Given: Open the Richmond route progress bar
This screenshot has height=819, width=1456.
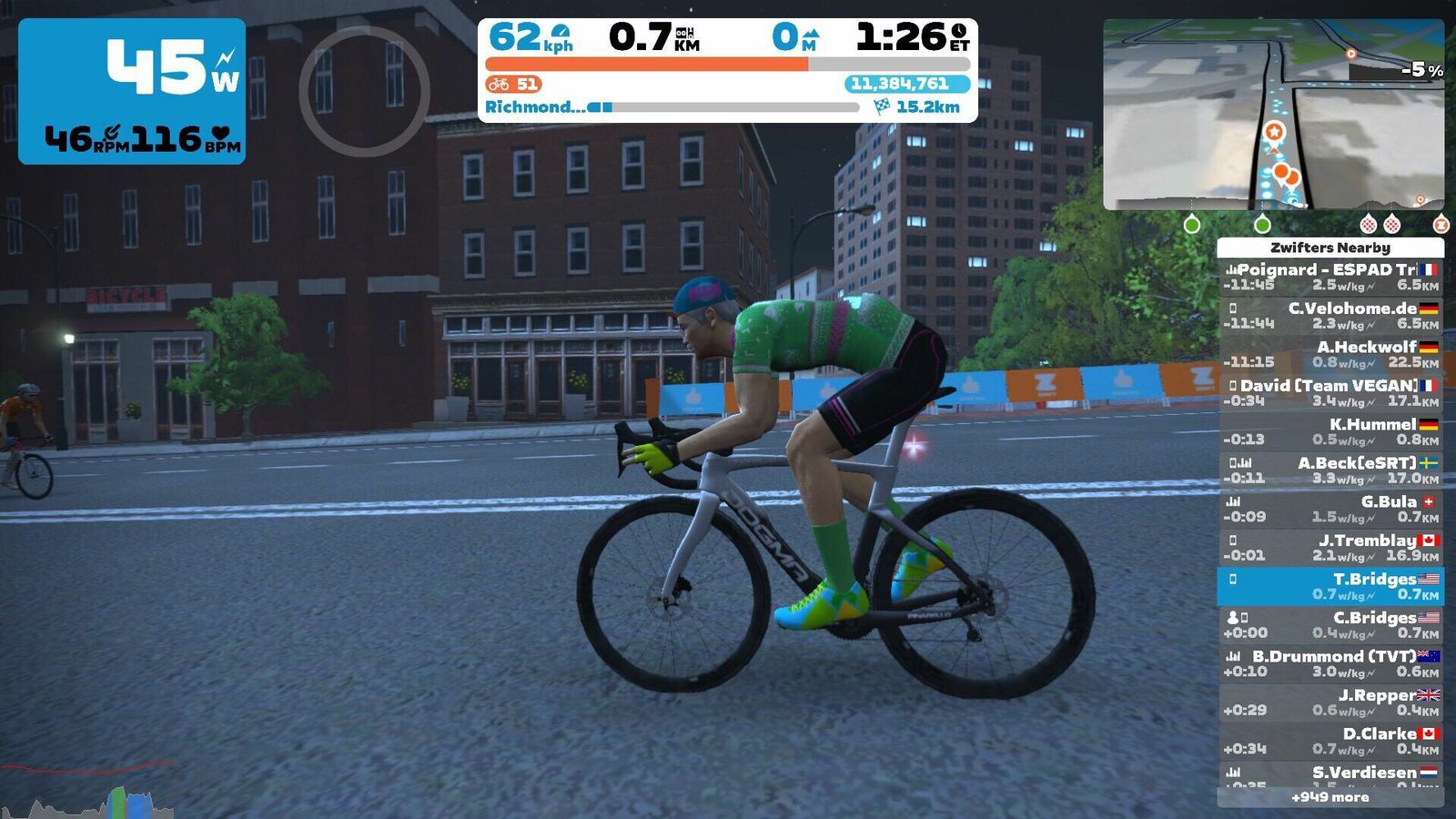Looking at the screenshot, I should coord(723,107).
